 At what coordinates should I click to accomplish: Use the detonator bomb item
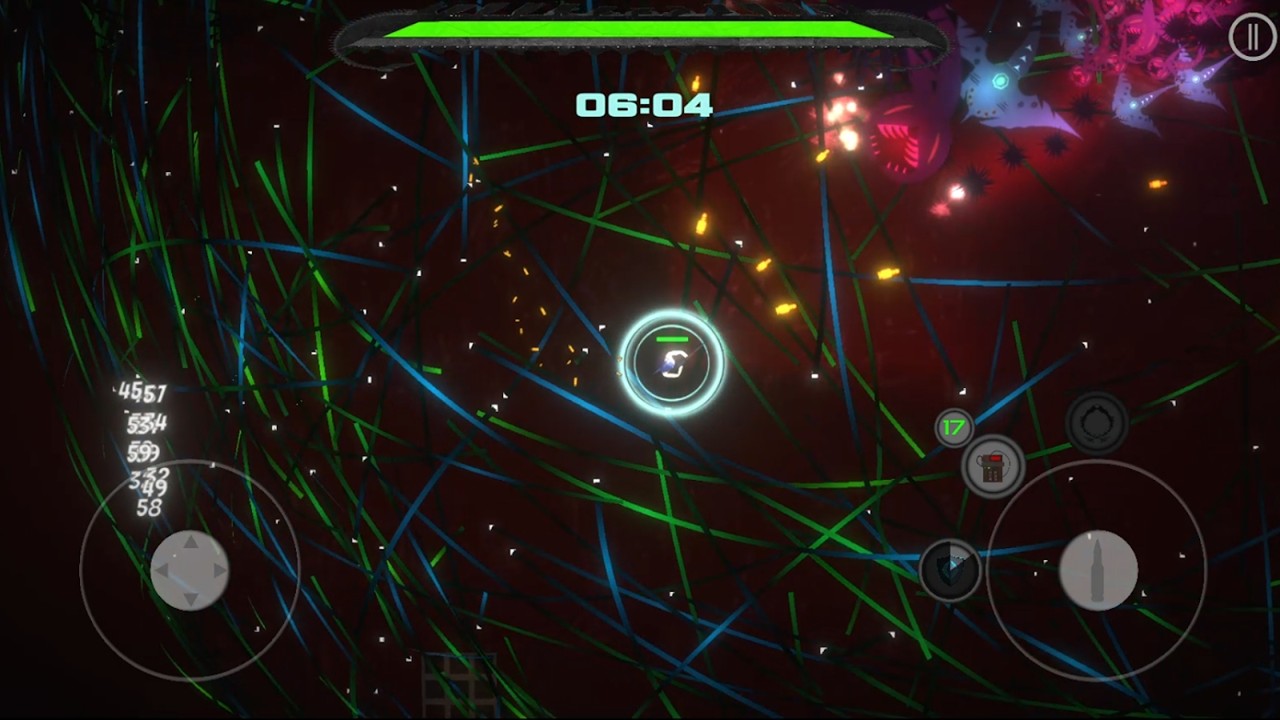coord(992,467)
